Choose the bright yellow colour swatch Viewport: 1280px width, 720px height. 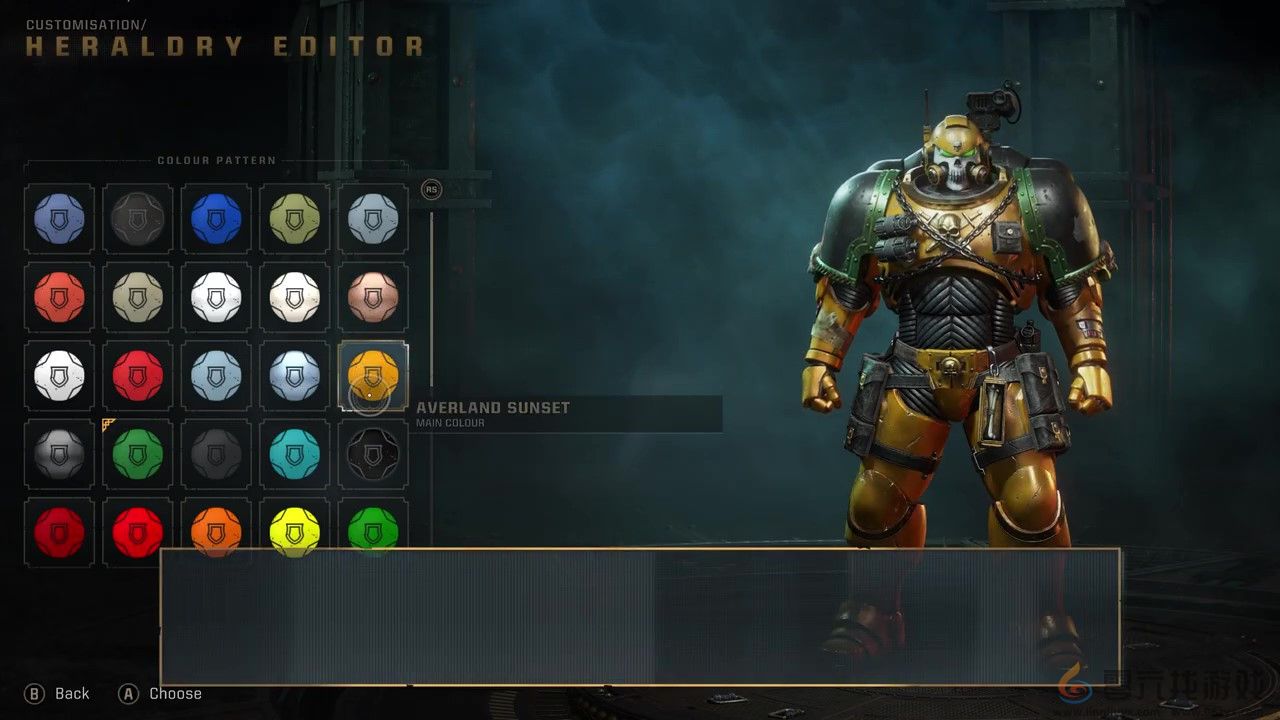pyautogui.click(x=294, y=530)
